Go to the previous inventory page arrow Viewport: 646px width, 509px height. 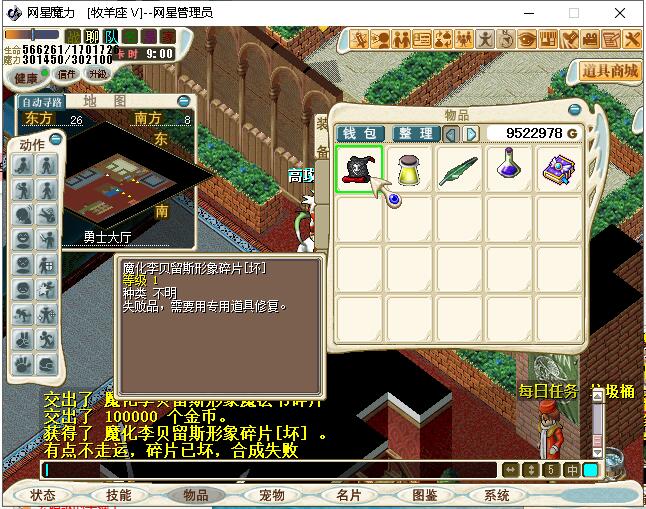tap(451, 134)
